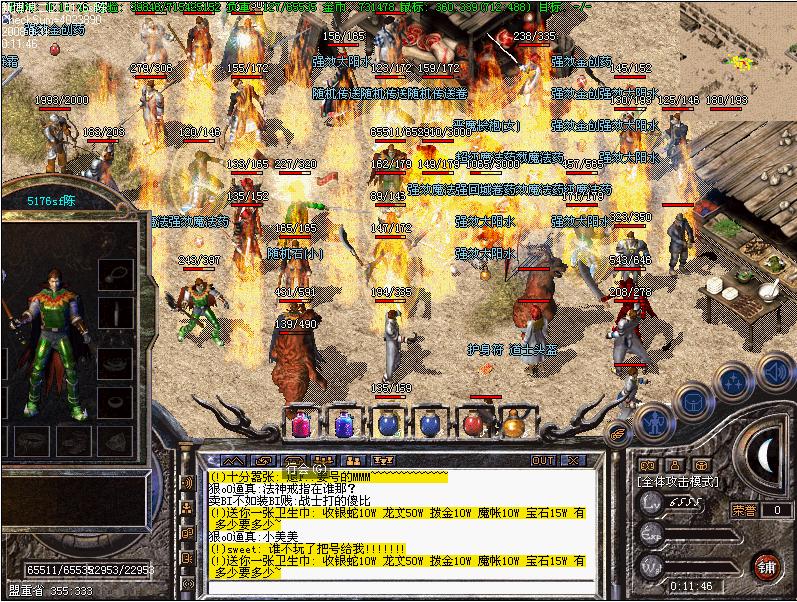Use the yellow potion belt slot
Viewport: 797px width, 602px height.
pos(515,424)
